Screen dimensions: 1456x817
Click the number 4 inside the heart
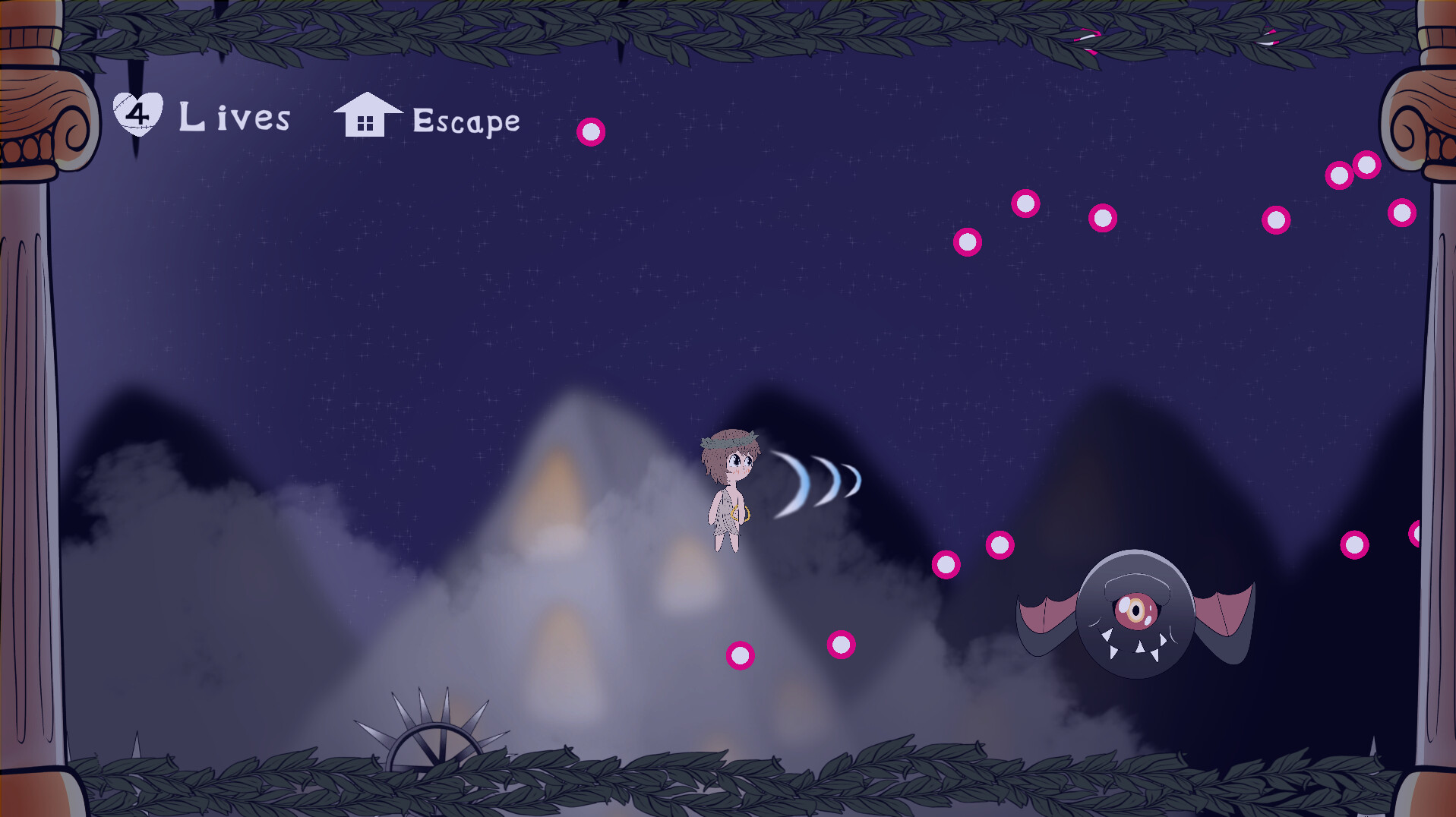coord(139,114)
